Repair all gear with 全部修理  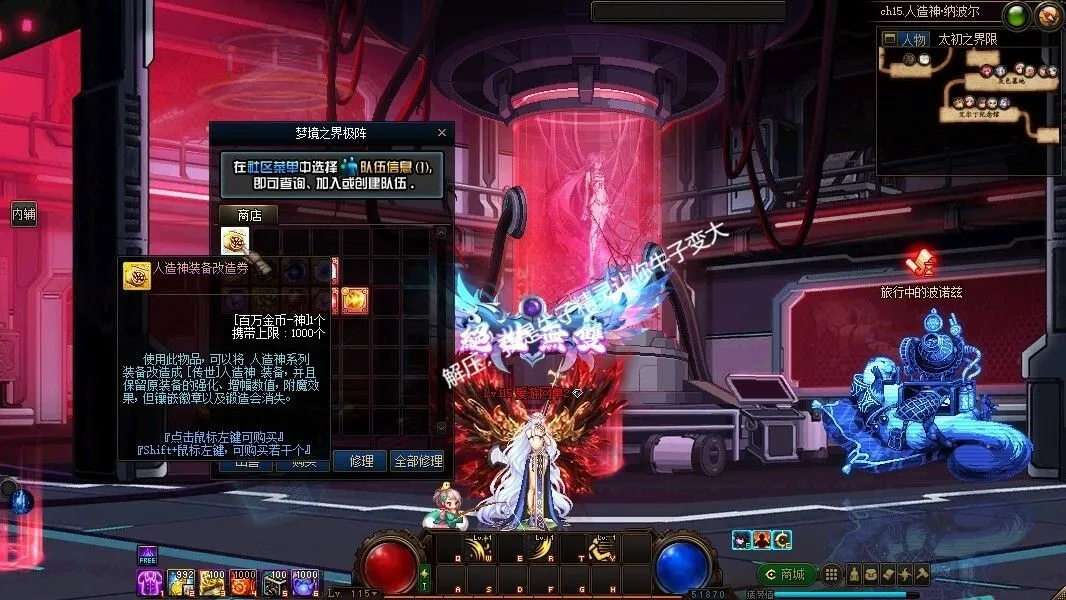[x=418, y=461]
